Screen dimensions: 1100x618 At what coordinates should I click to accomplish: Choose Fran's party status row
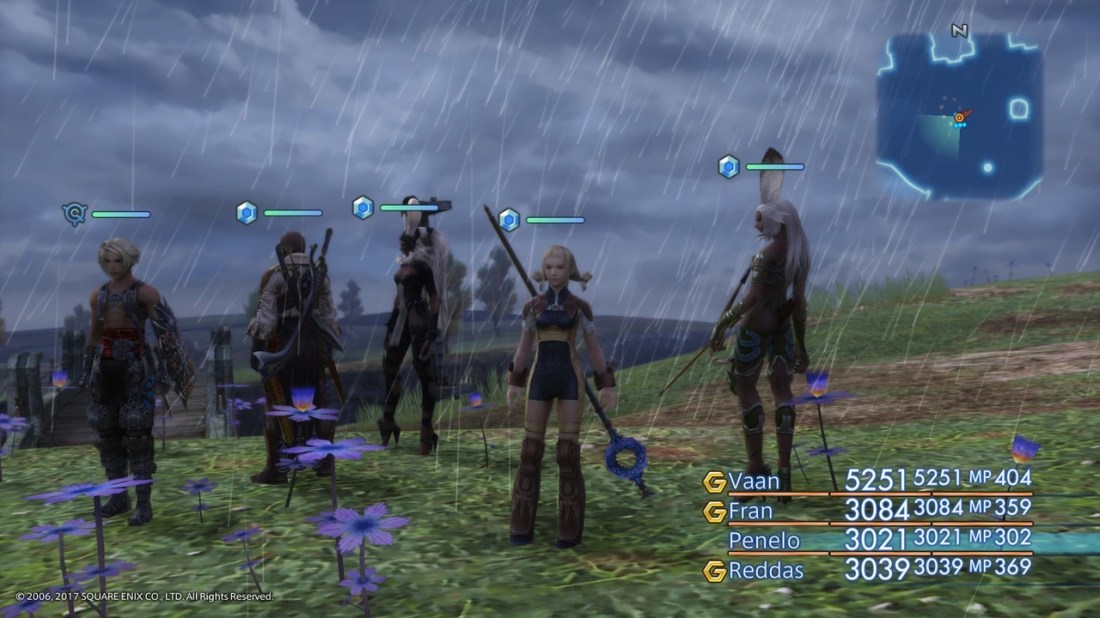[752, 511]
